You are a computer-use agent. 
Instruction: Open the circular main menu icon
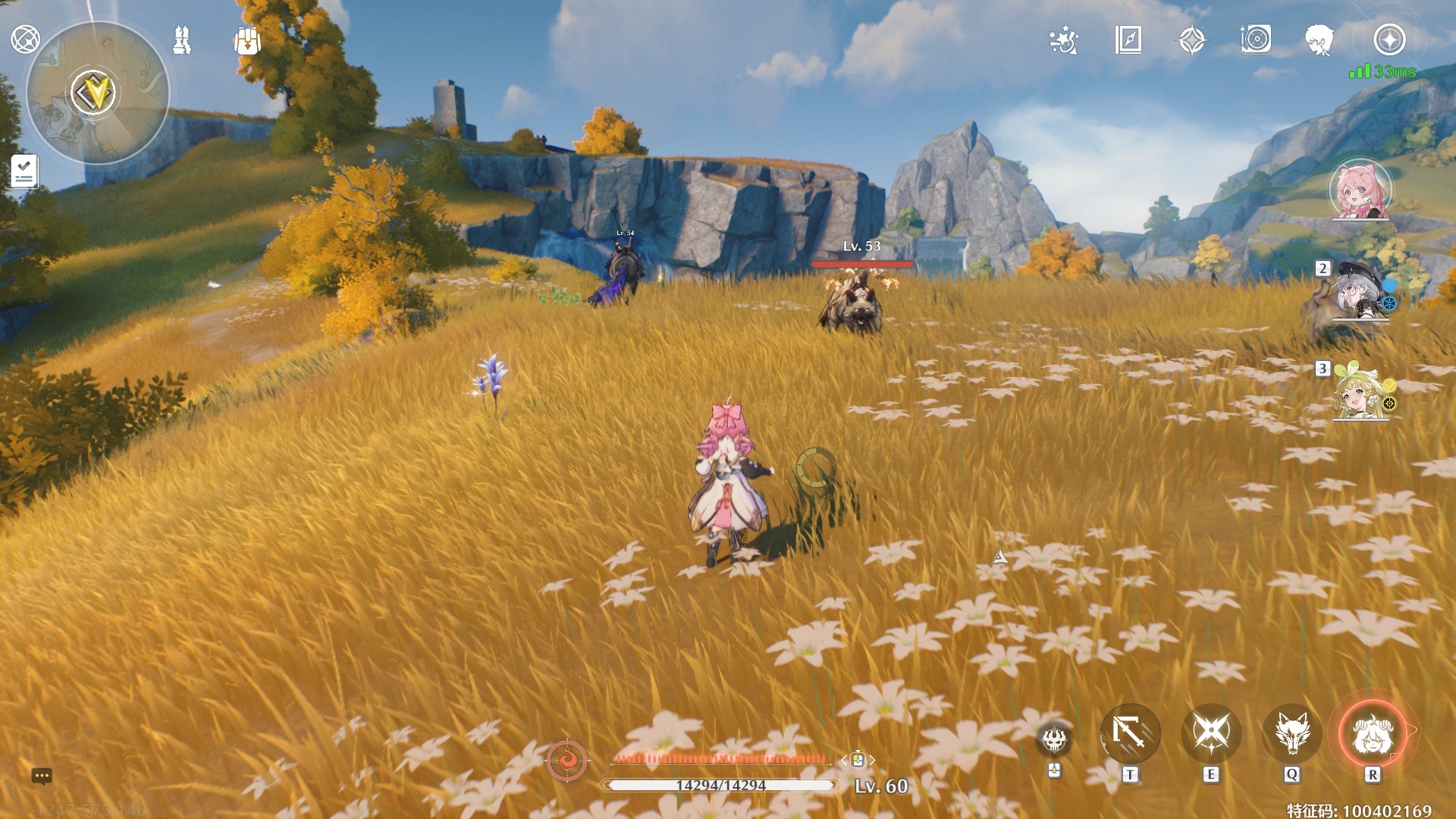[25, 39]
